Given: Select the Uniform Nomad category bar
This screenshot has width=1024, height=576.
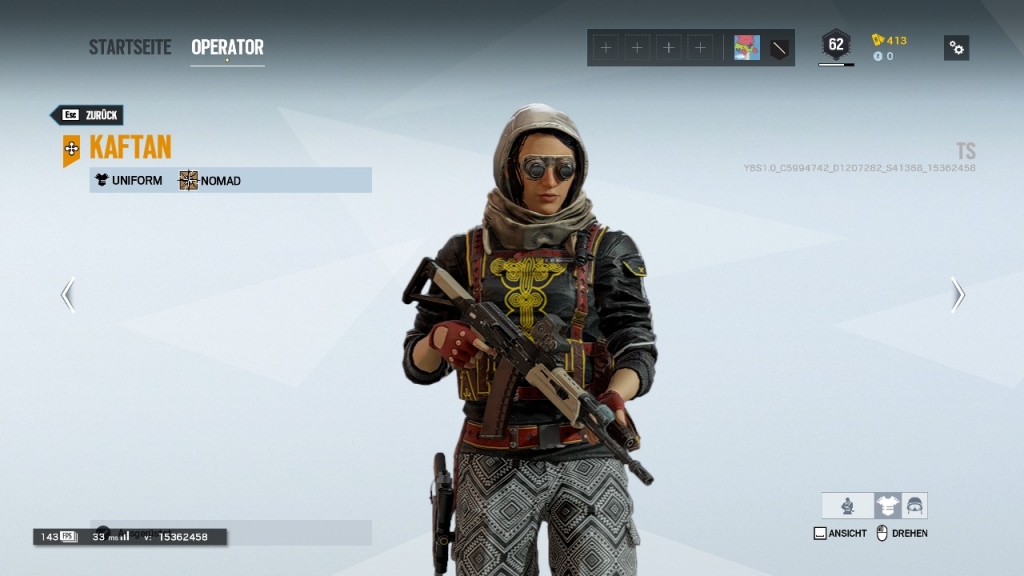Looking at the screenshot, I should (x=230, y=180).
